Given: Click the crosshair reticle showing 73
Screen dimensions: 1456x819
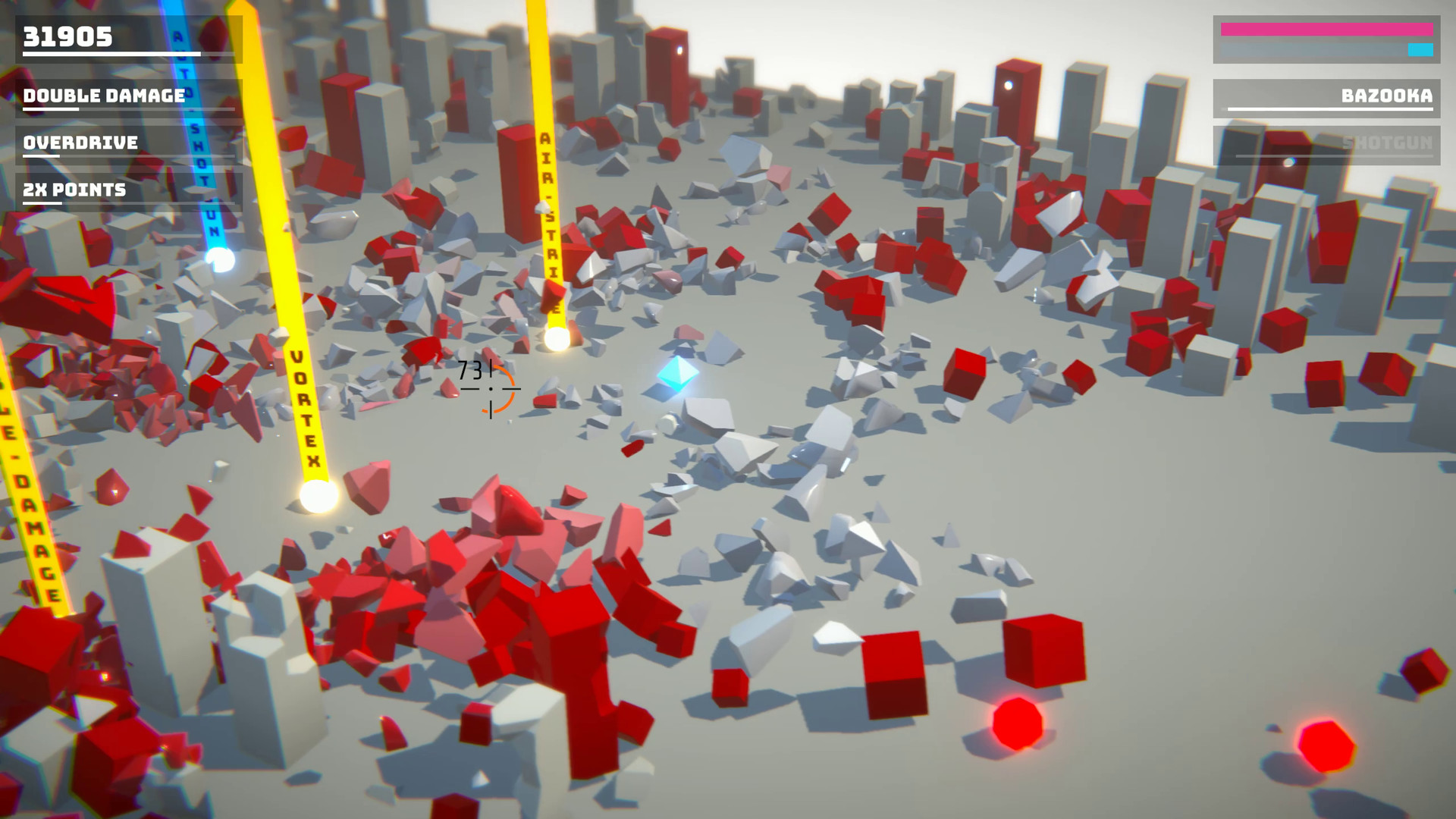Looking at the screenshot, I should coord(490,388).
